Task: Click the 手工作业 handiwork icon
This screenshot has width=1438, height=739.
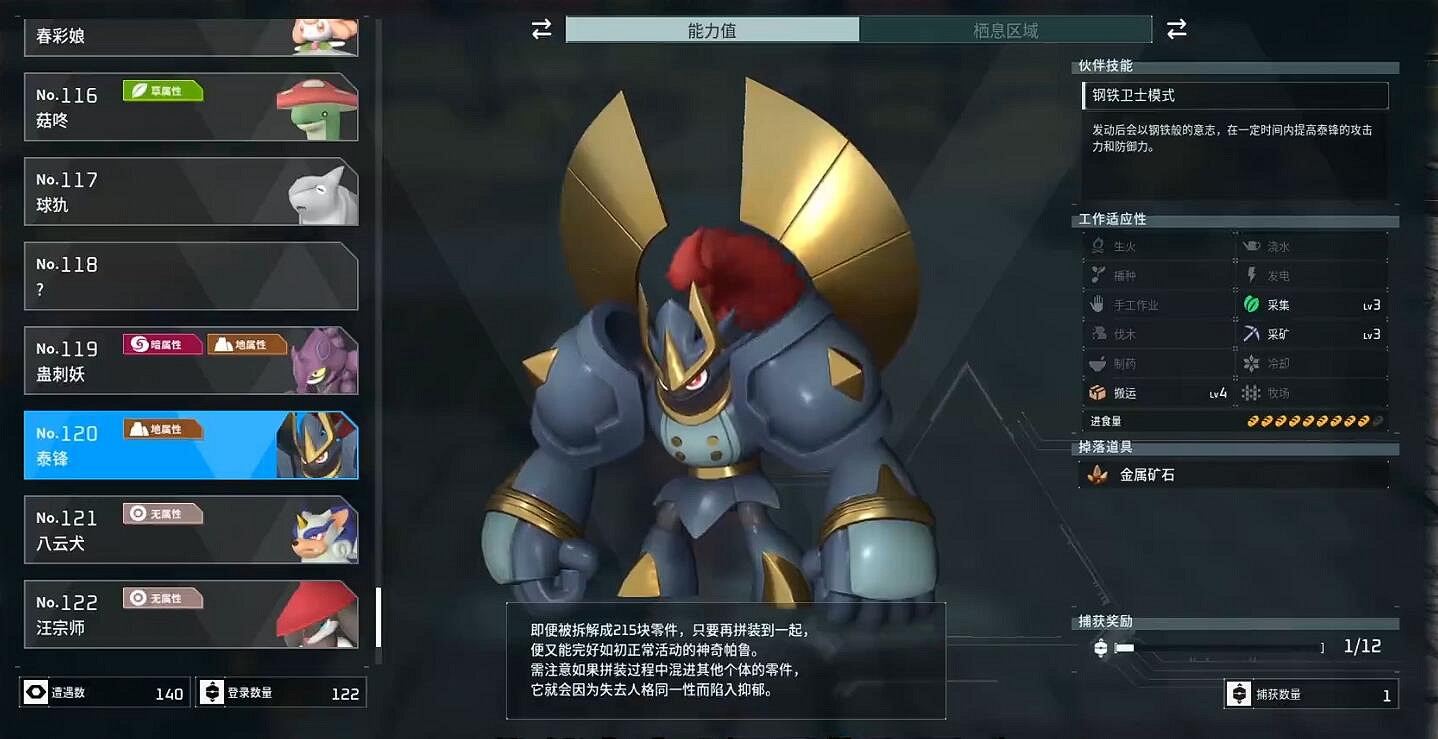Action: coord(1097,304)
